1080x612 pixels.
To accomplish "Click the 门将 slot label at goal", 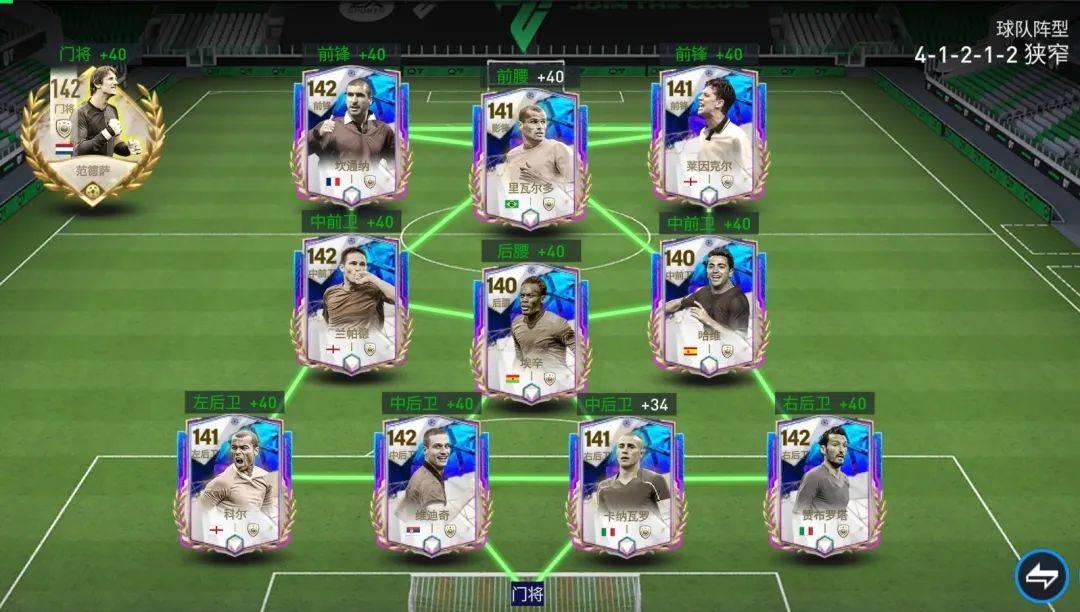I will click(527, 594).
